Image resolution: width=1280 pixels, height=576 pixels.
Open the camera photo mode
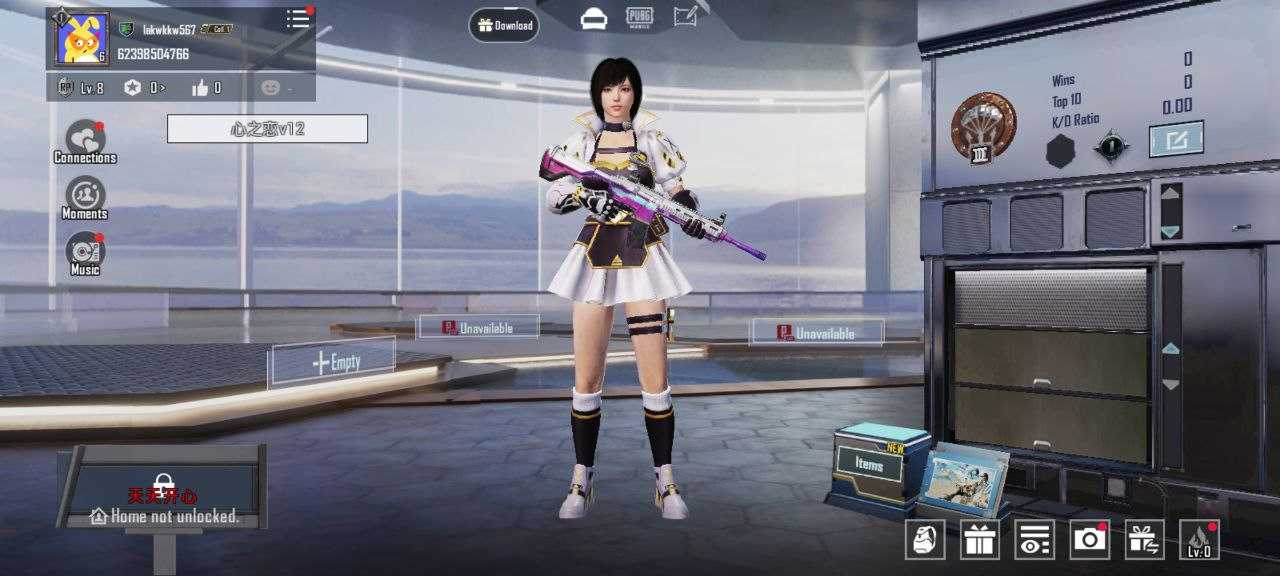click(x=1089, y=540)
